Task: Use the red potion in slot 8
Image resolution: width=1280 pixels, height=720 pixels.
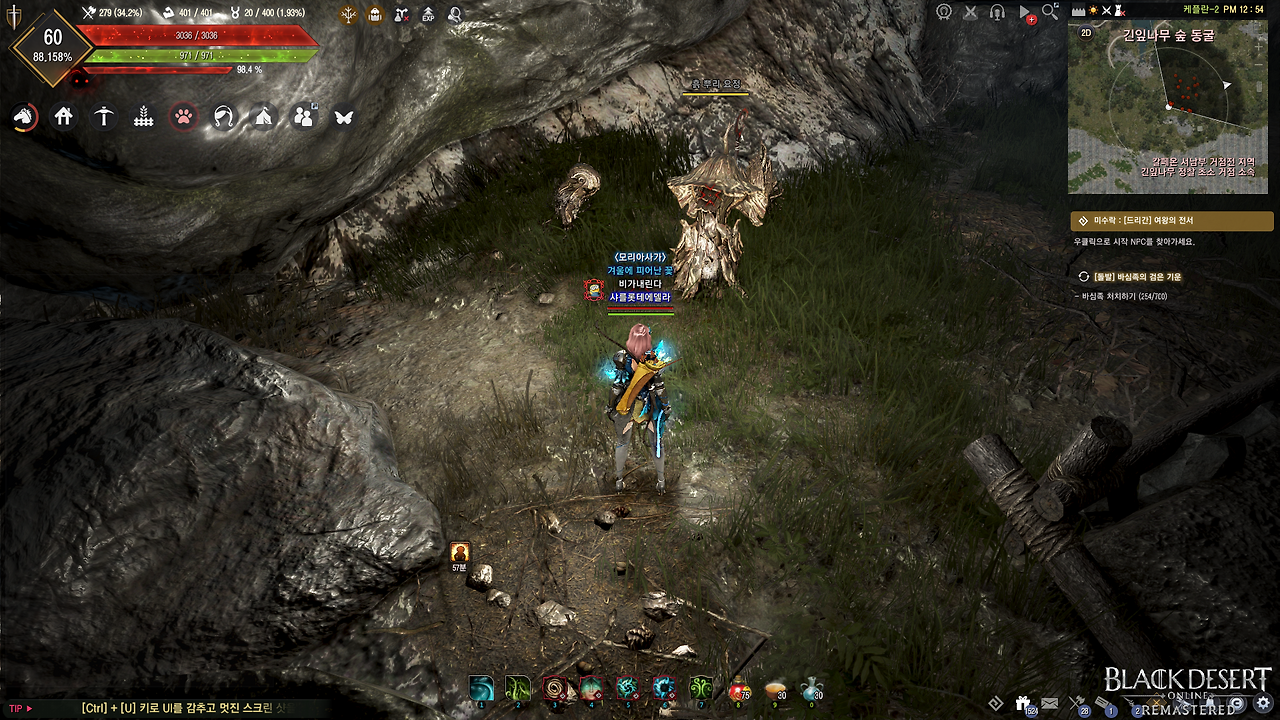Action: point(738,688)
